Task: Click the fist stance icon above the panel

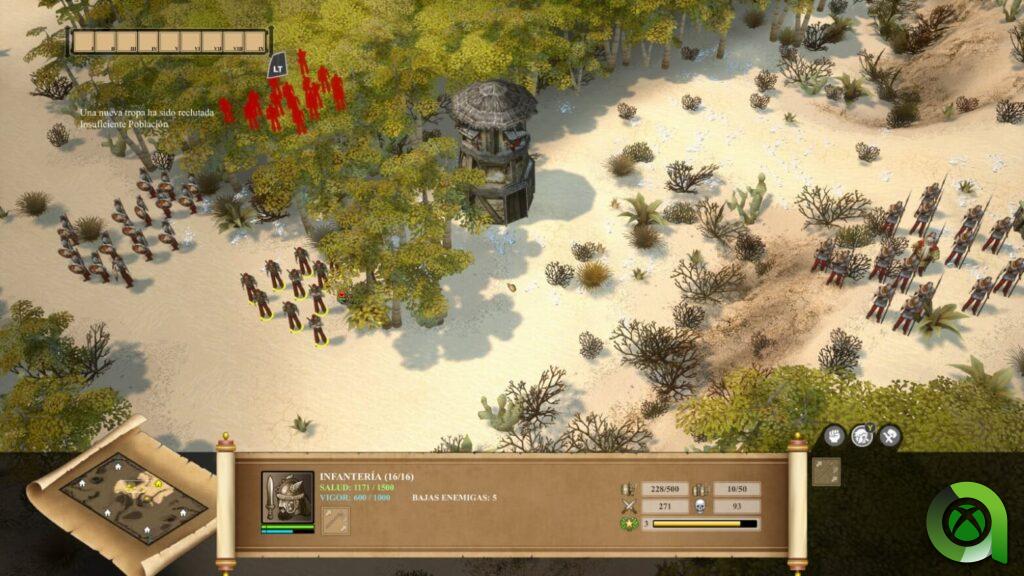Action: [835, 435]
